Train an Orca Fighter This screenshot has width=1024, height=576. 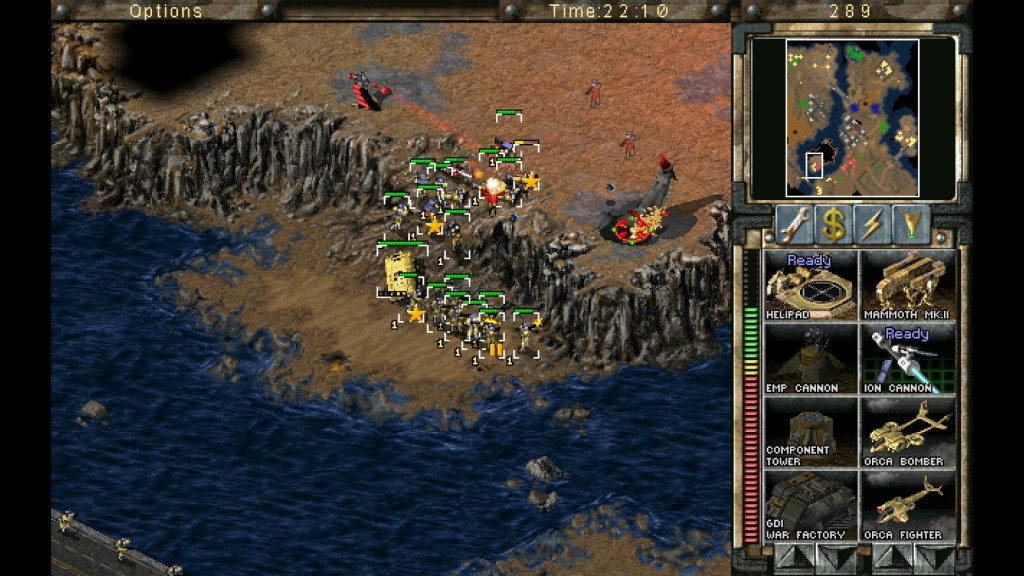[x=908, y=506]
